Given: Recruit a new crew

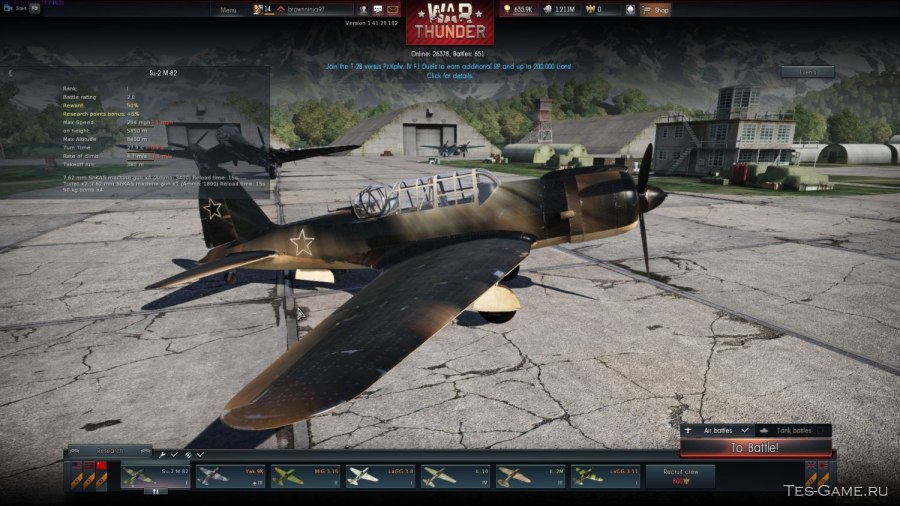Looking at the screenshot, I should pos(681,476).
